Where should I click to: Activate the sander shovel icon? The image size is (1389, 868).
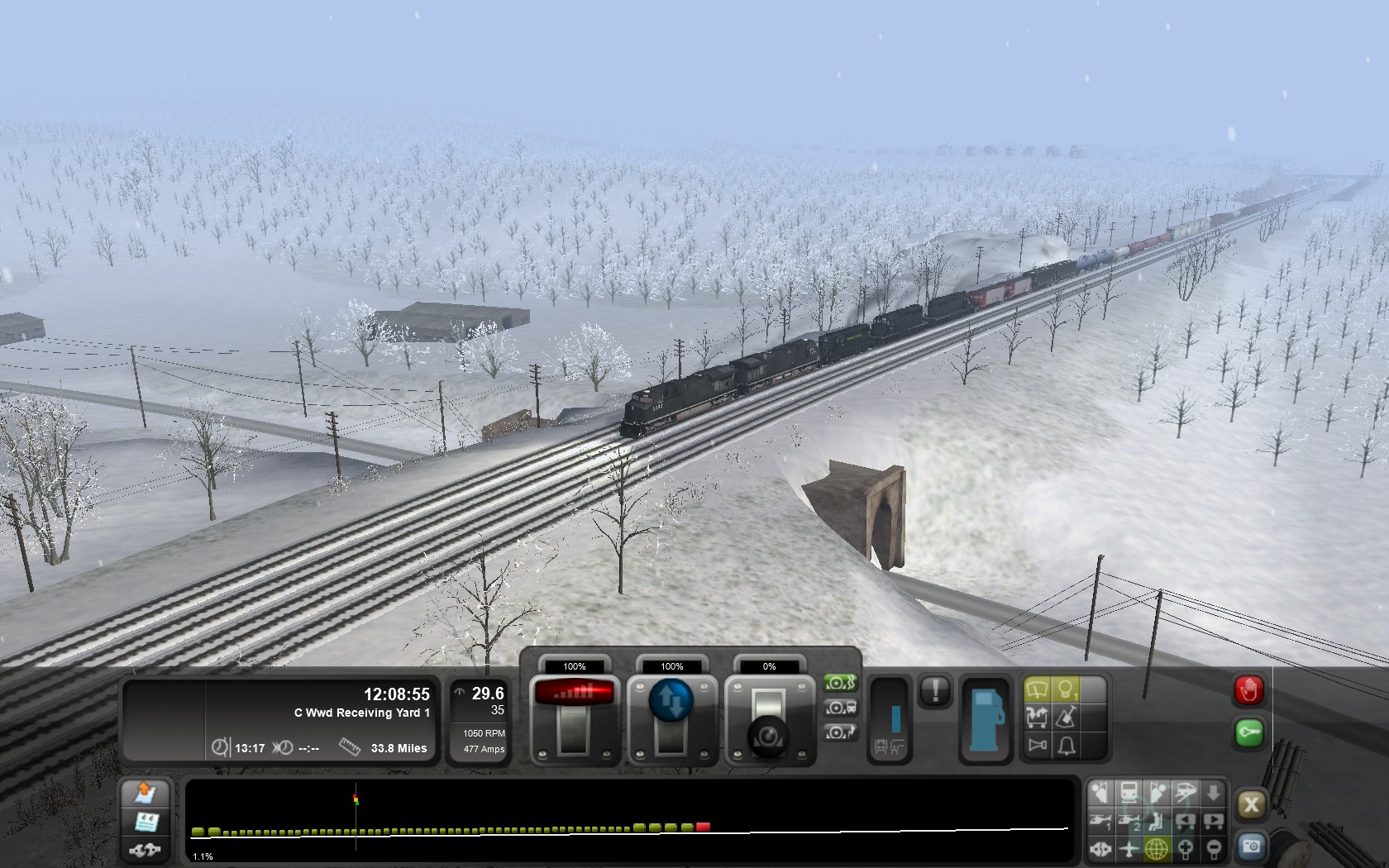(1067, 717)
